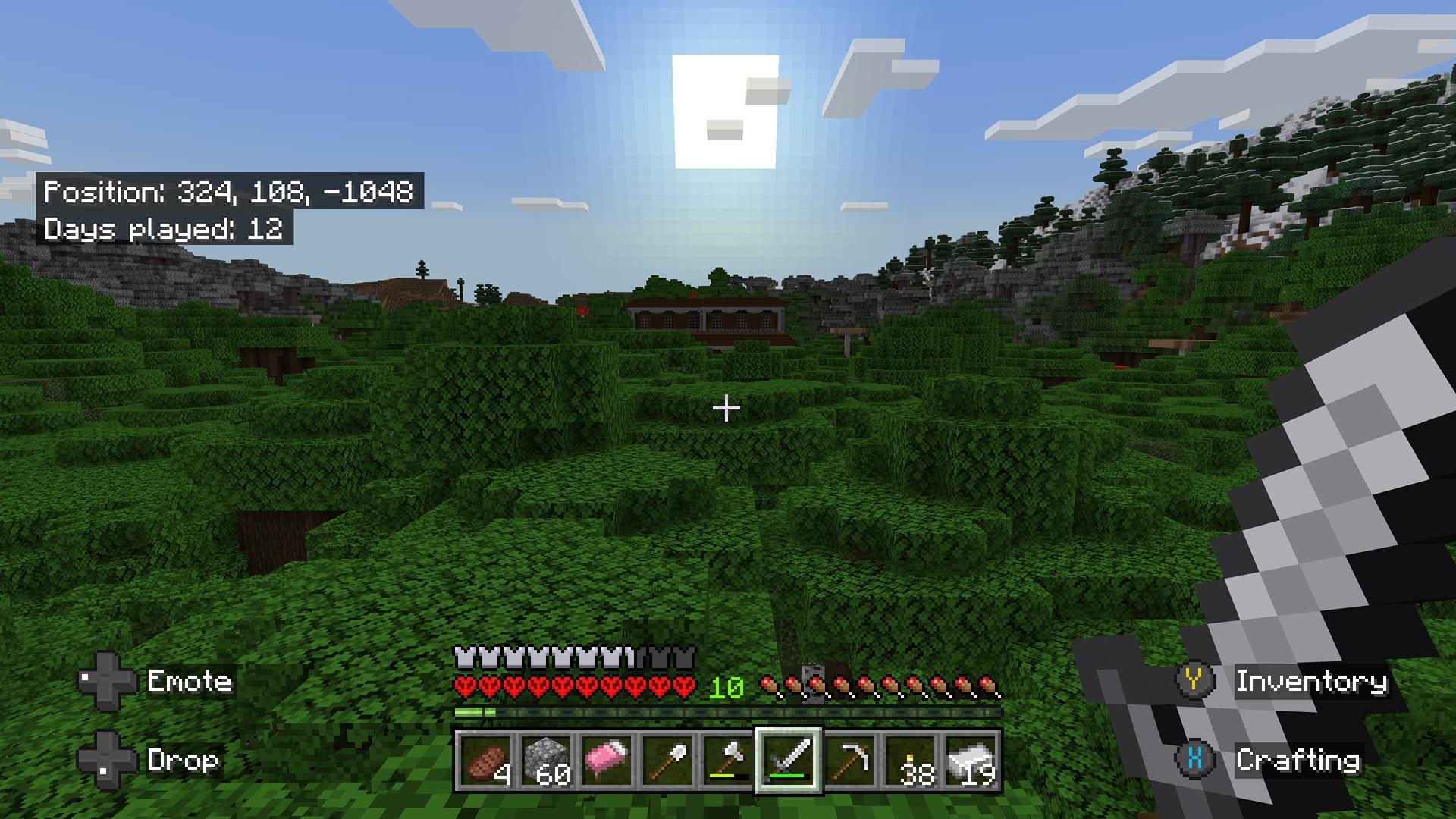Open the Inventory via its labeled button
The height and width of the screenshot is (819, 1456).
click(x=1312, y=682)
